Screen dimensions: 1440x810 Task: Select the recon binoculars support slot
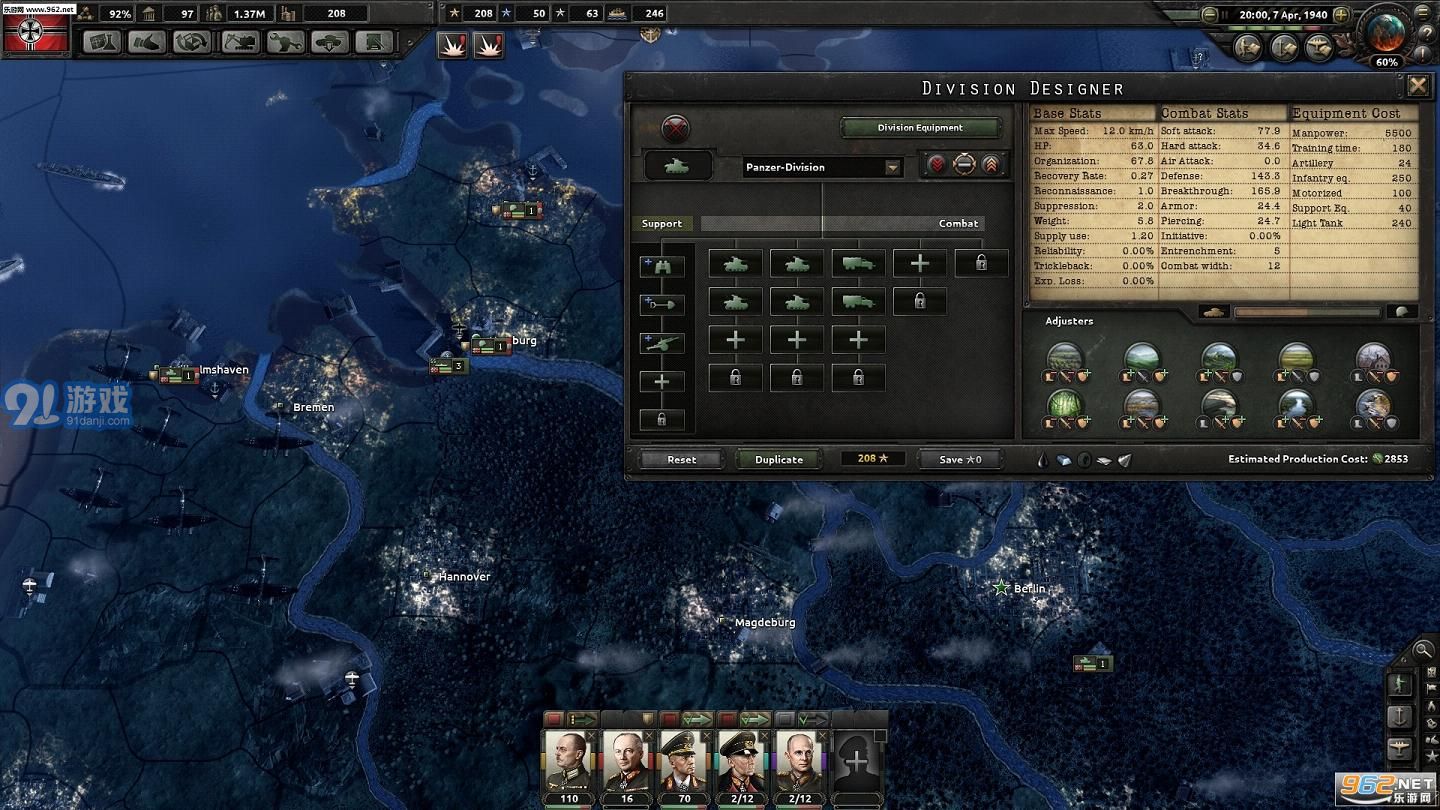click(x=662, y=267)
